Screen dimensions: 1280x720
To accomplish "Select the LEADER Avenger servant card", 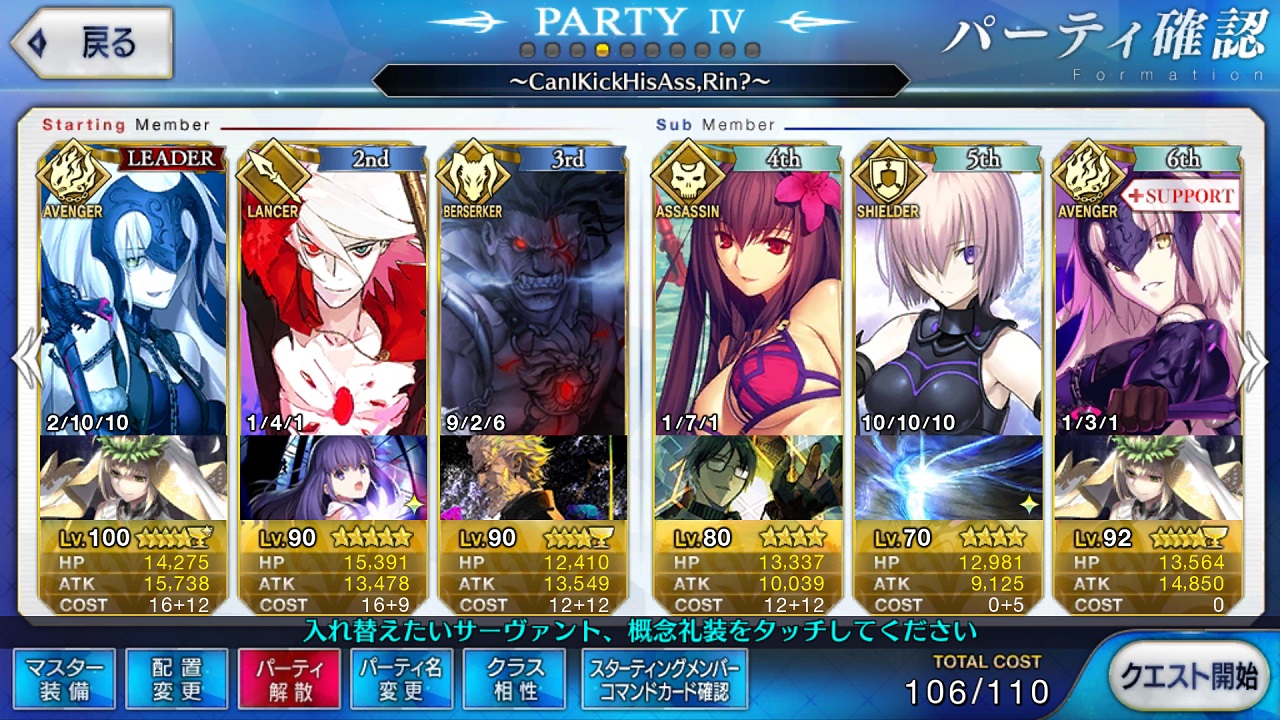I will click(133, 300).
